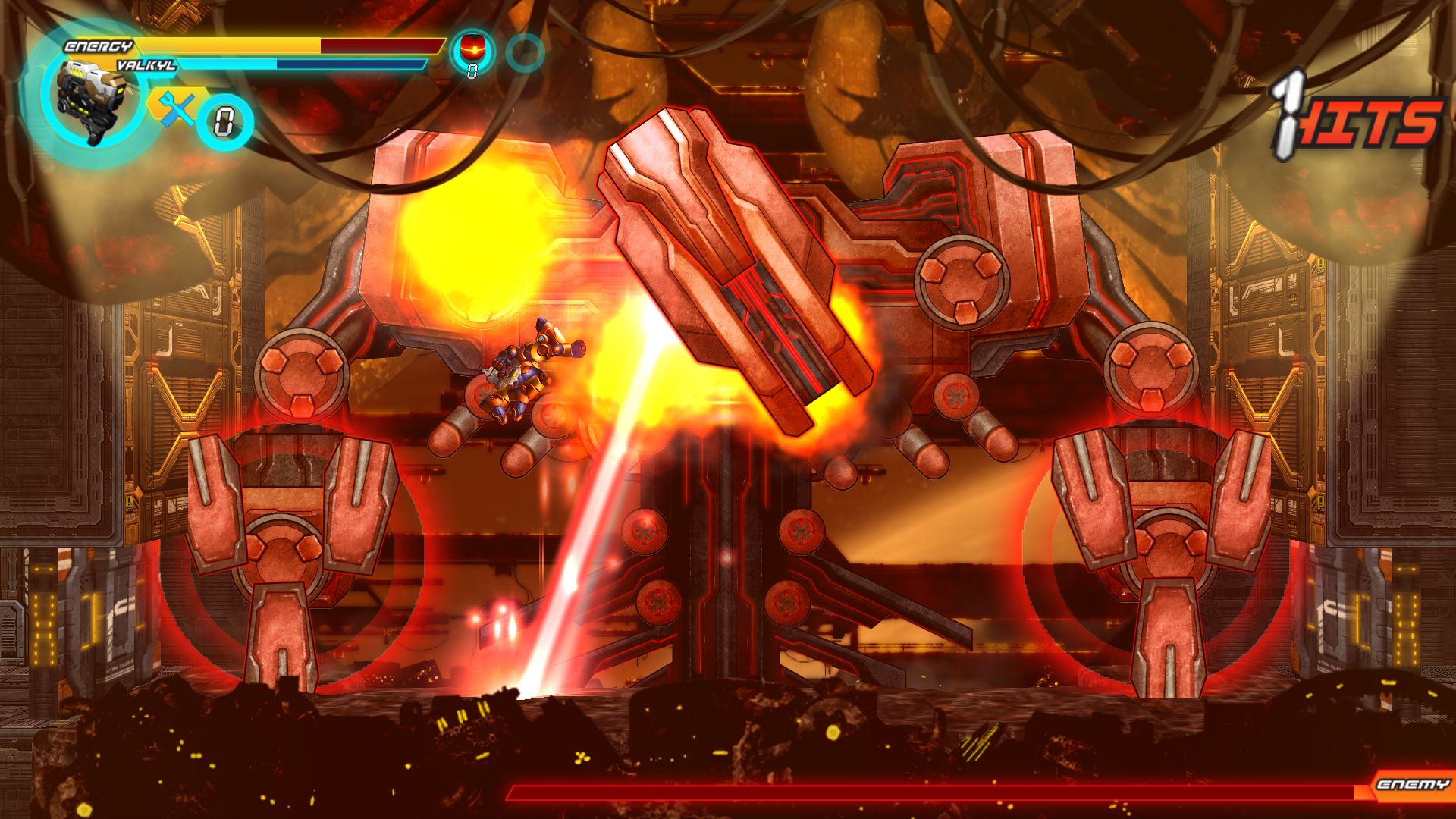Click the VALKYL player name text
Screen dimensions: 1456x819
coord(148,65)
